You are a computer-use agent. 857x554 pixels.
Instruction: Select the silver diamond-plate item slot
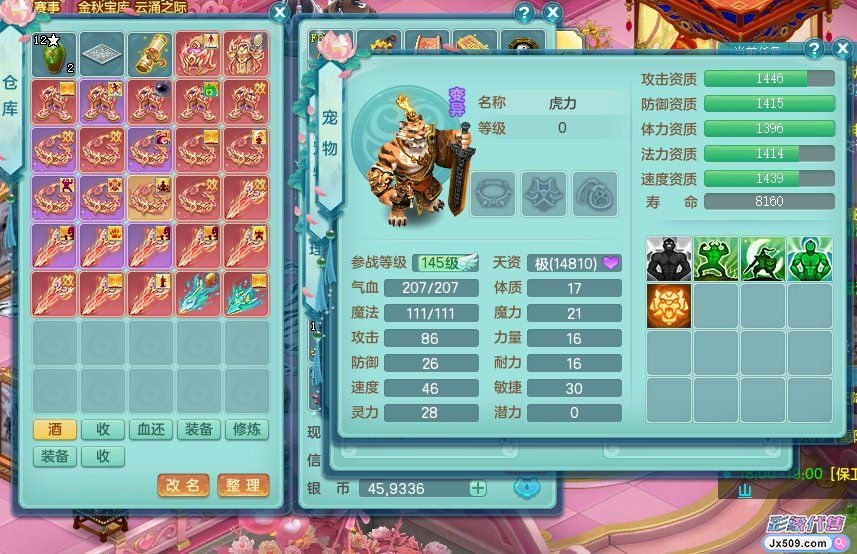coord(102,53)
